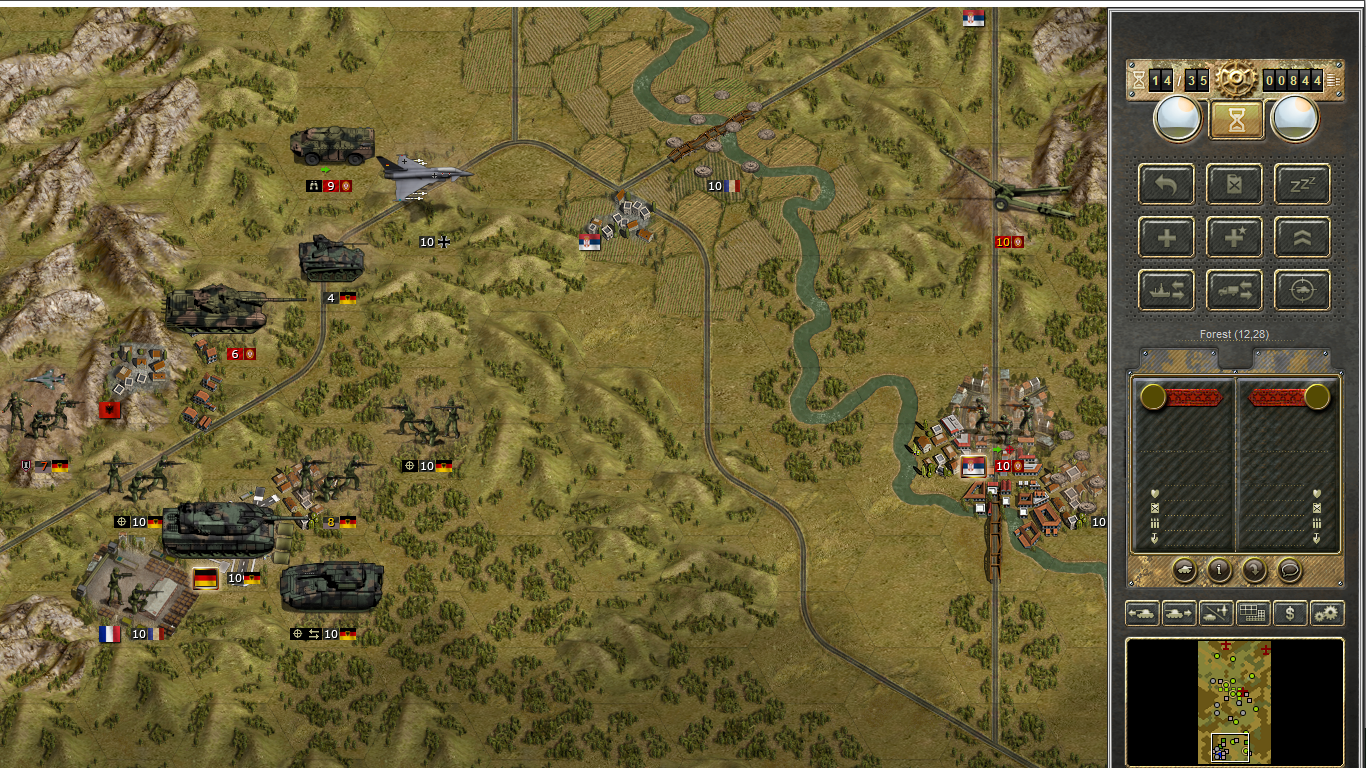The height and width of the screenshot is (768, 1366).
Task: Upgrade the unit with the chevrons button
Action: pyautogui.click(x=1302, y=238)
